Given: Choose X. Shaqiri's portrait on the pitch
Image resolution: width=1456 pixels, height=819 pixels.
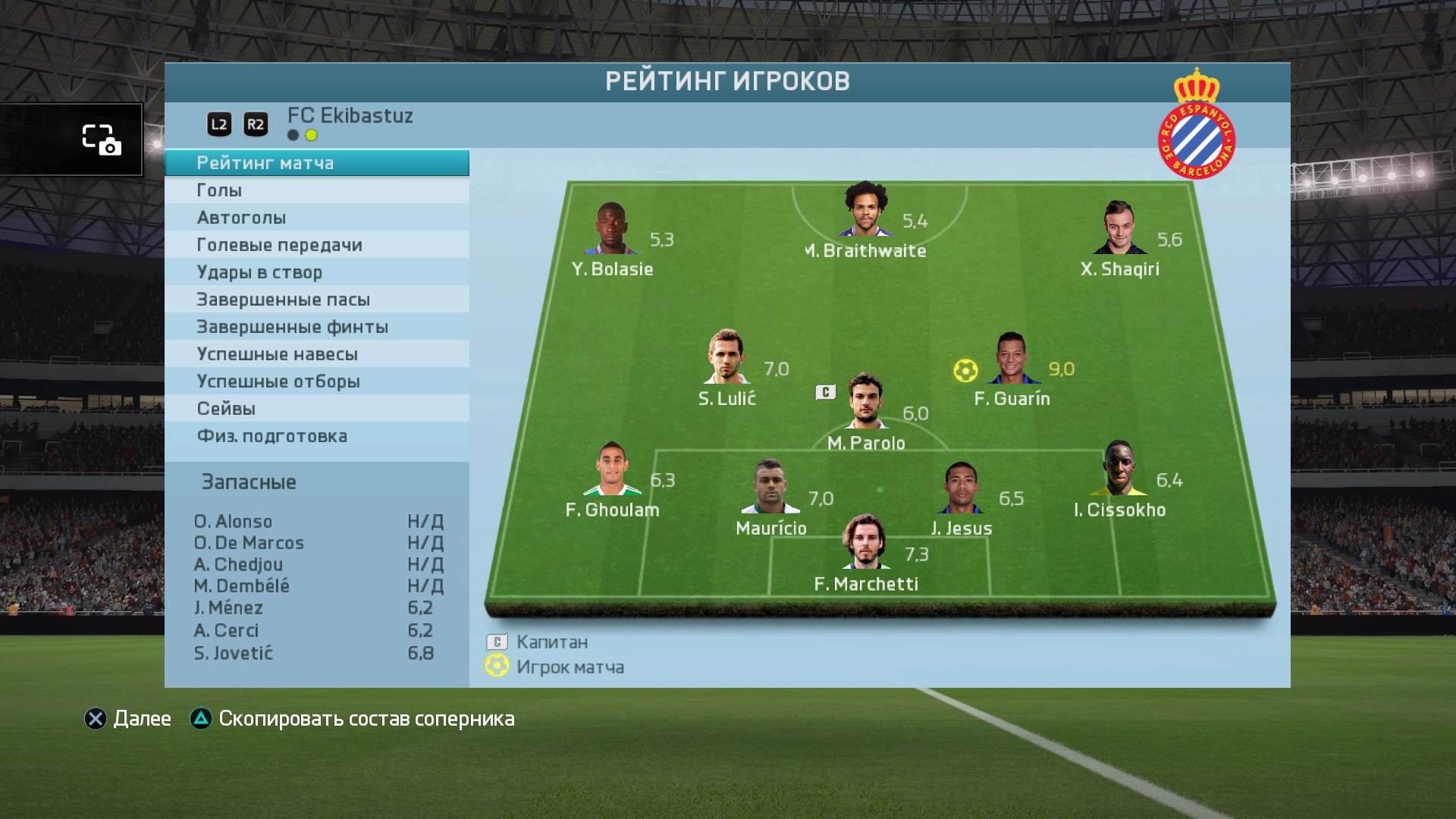Looking at the screenshot, I should tap(1119, 228).
